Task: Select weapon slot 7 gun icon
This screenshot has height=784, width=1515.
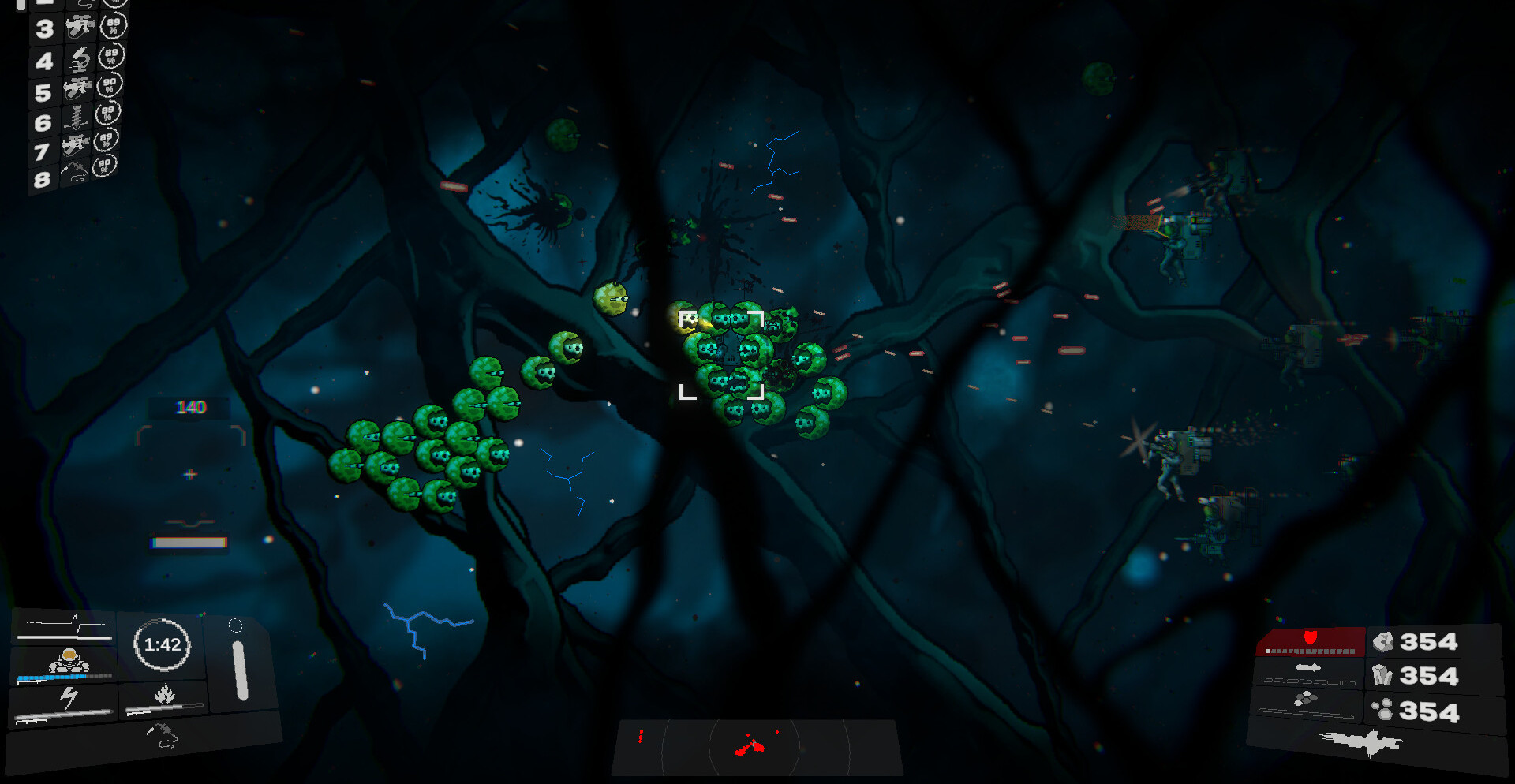Action: point(76,146)
